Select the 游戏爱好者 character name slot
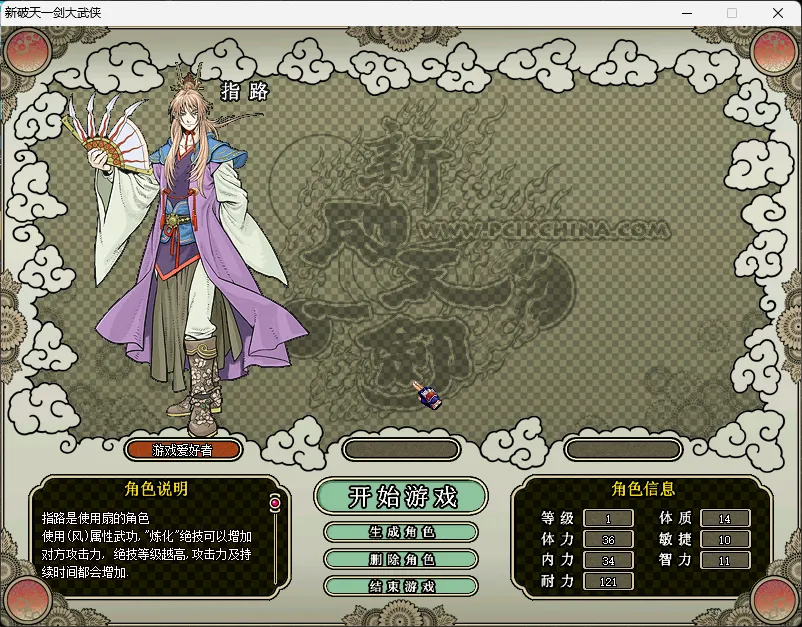The height and width of the screenshot is (627, 802). pyautogui.click(x=183, y=450)
